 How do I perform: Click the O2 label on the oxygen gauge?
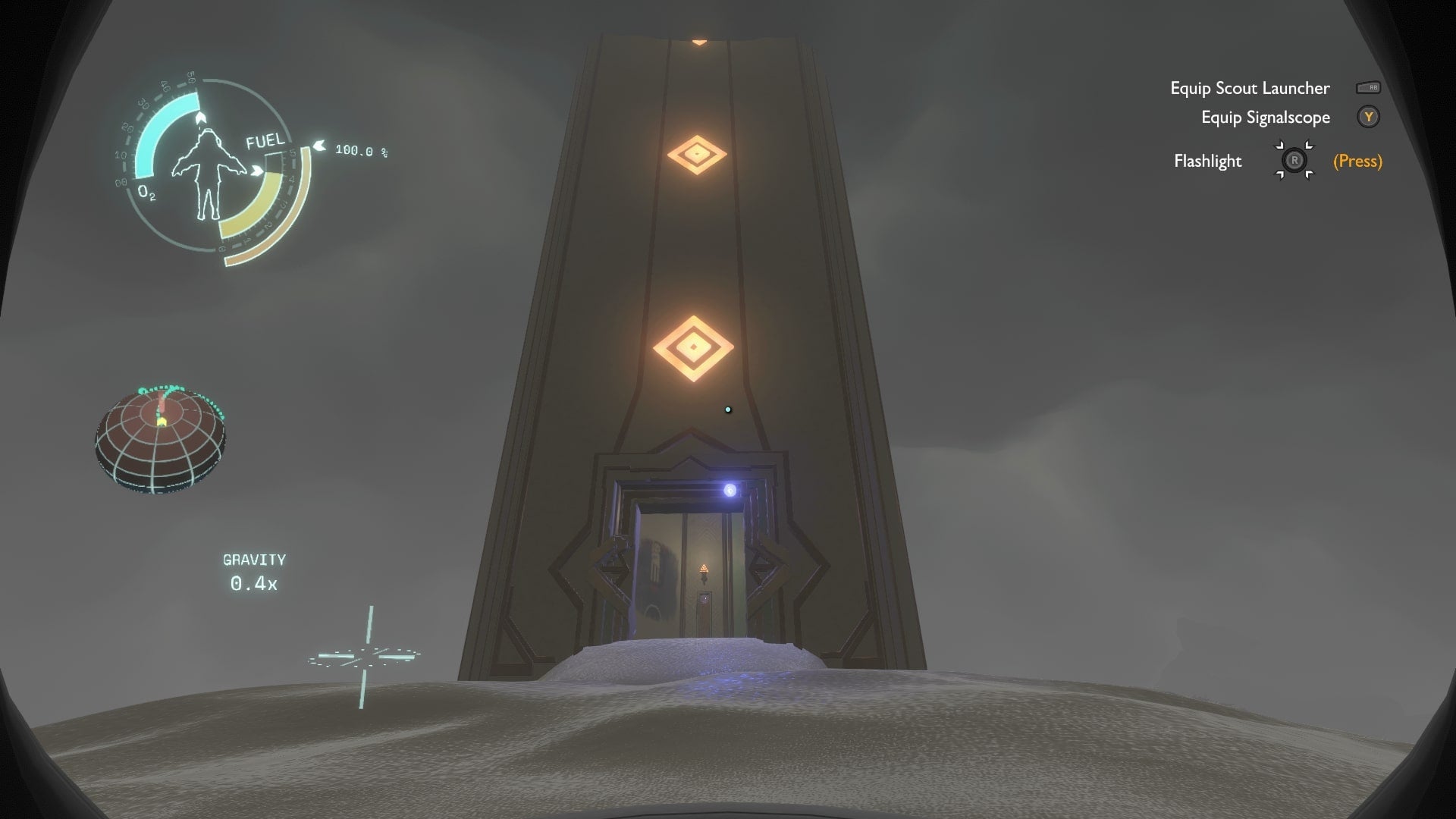click(149, 194)
